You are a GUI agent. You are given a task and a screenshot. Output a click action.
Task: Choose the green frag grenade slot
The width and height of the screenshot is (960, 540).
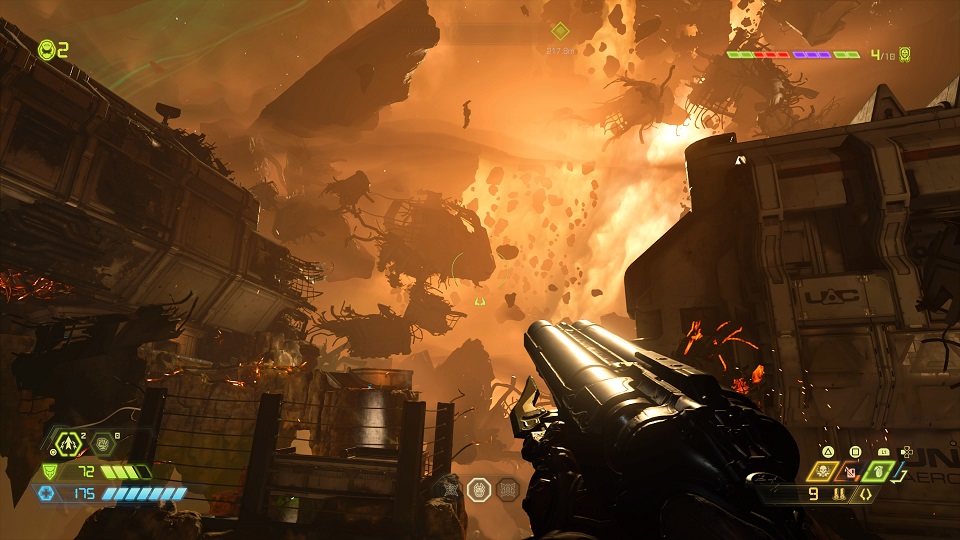876,470
